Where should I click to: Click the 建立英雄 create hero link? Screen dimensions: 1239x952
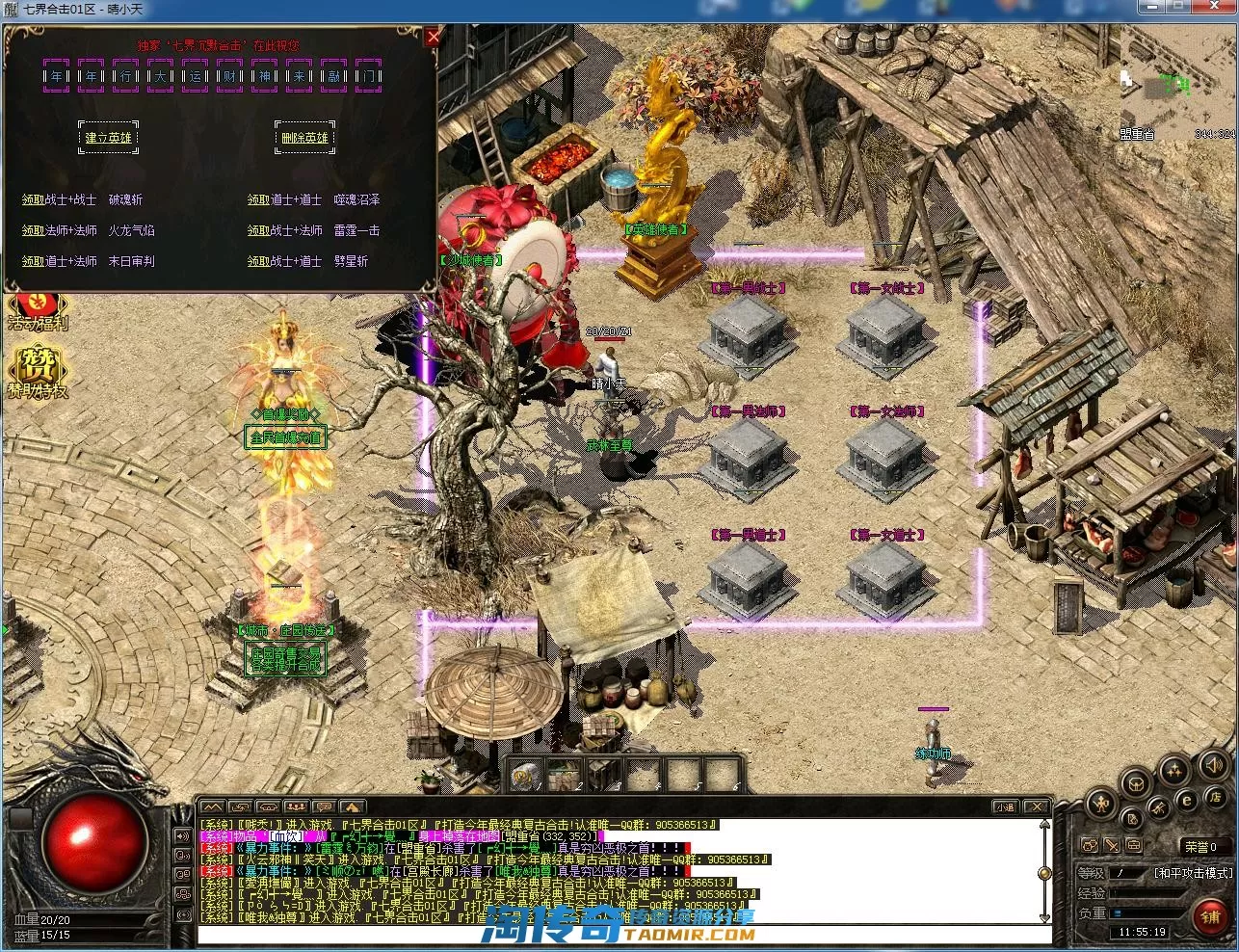pos(108,138)
